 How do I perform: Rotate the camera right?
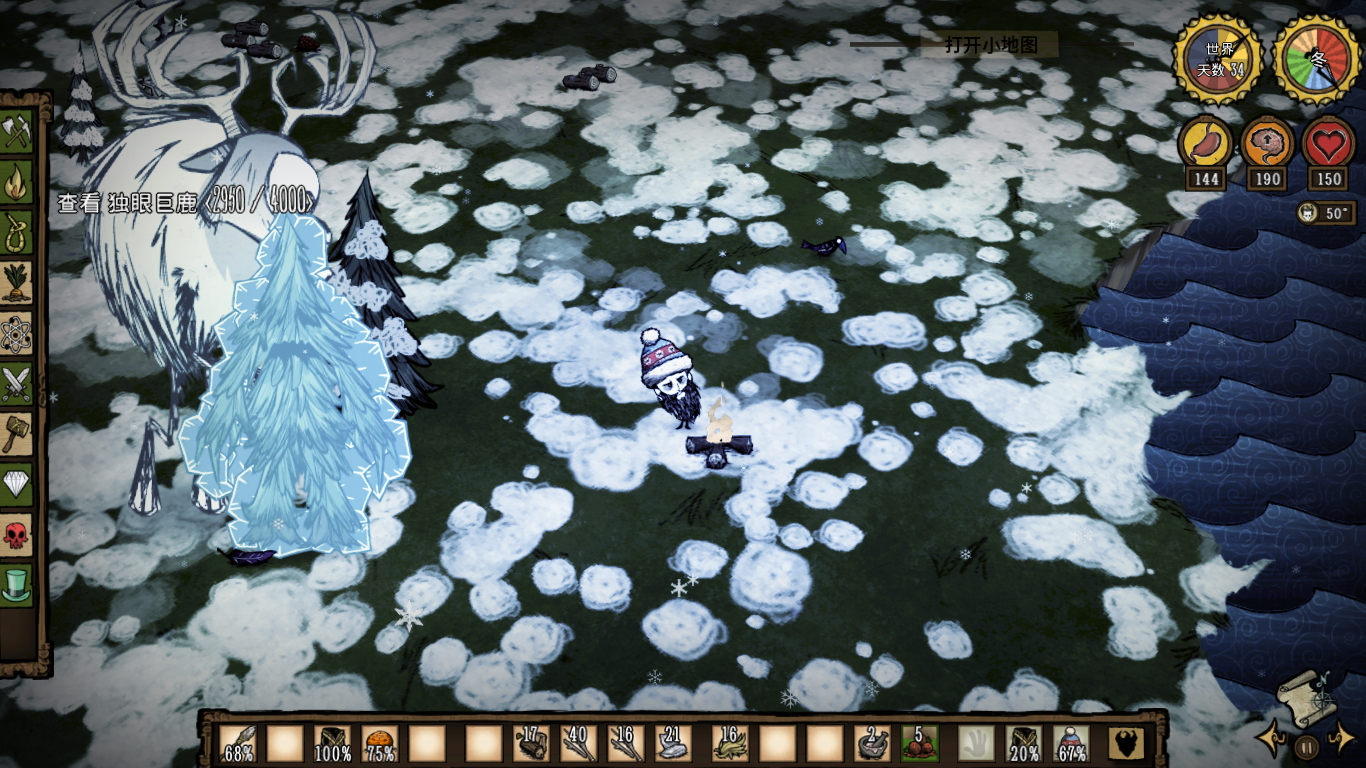pos(1341,741)
